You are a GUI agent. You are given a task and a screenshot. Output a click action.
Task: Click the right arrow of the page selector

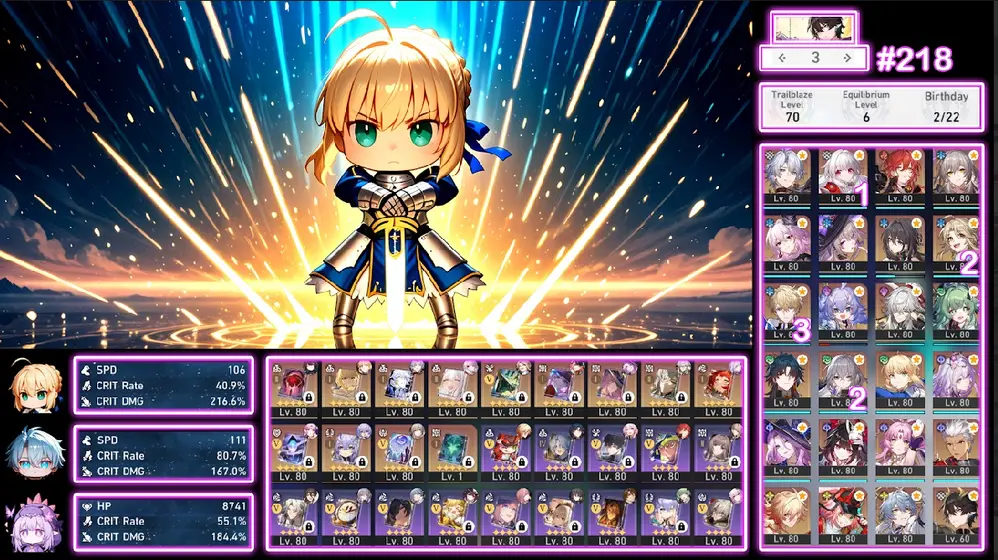(x=848, y=58)
